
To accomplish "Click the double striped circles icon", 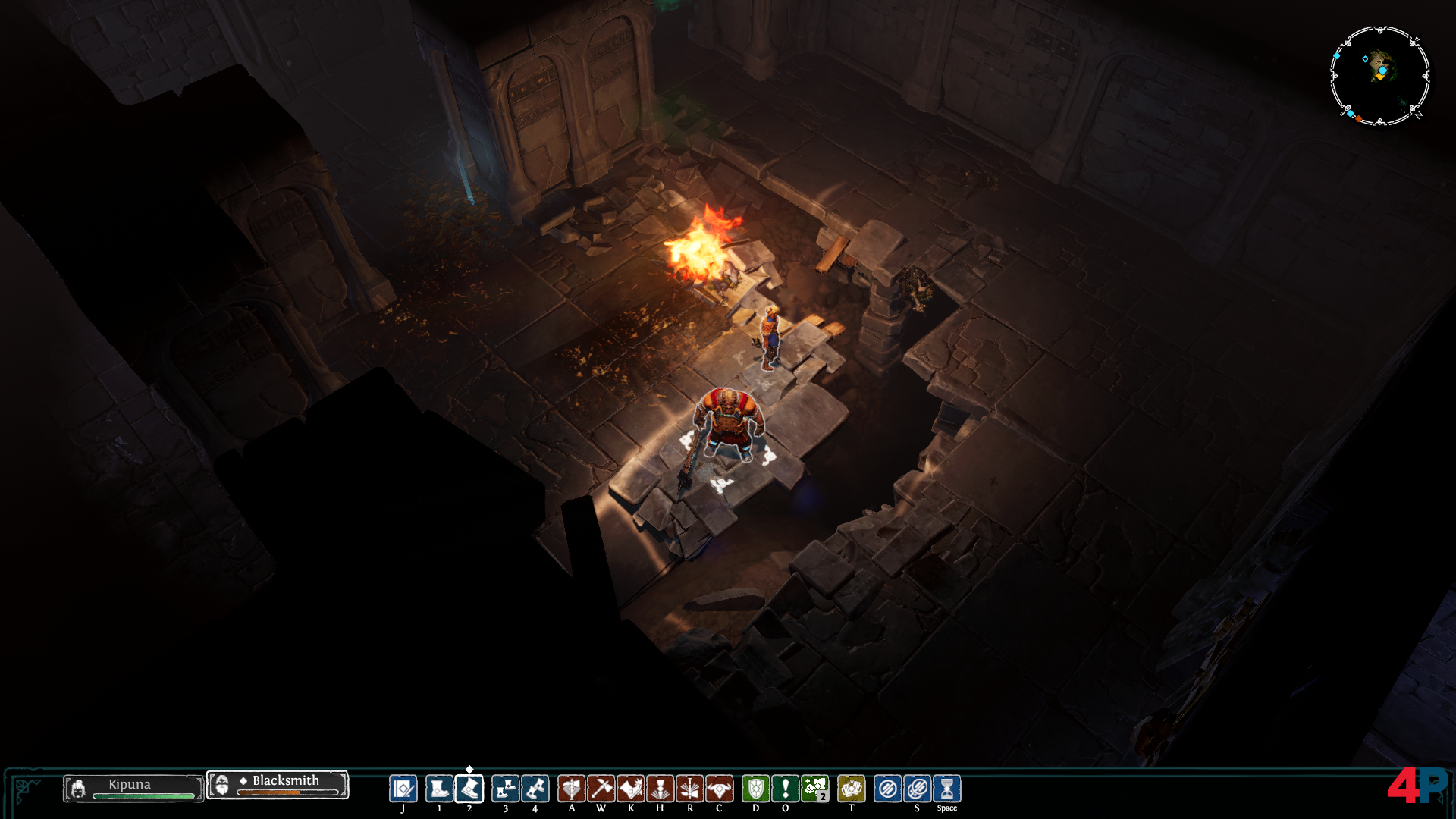I will click(x=917, y=789).
